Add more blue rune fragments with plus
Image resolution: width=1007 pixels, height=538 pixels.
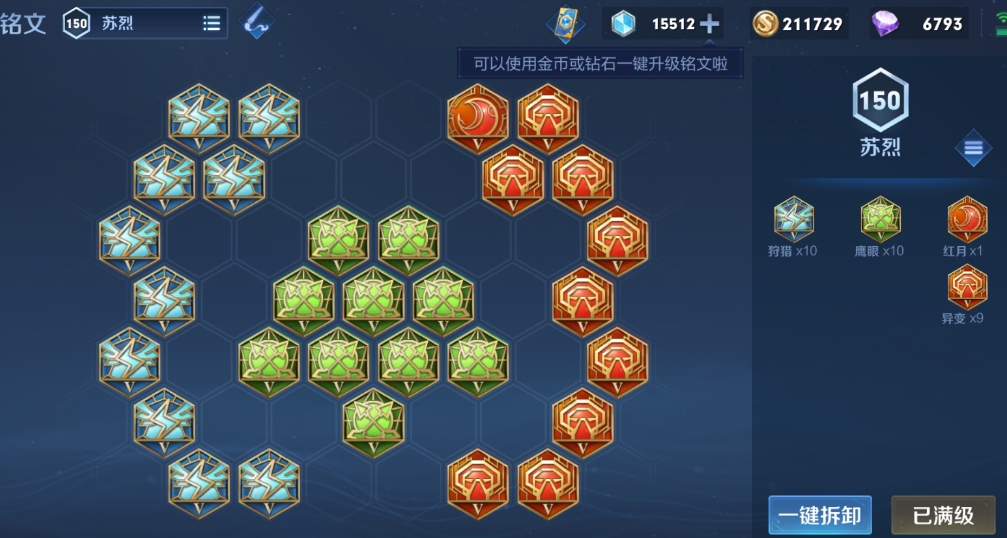[709, 23]
